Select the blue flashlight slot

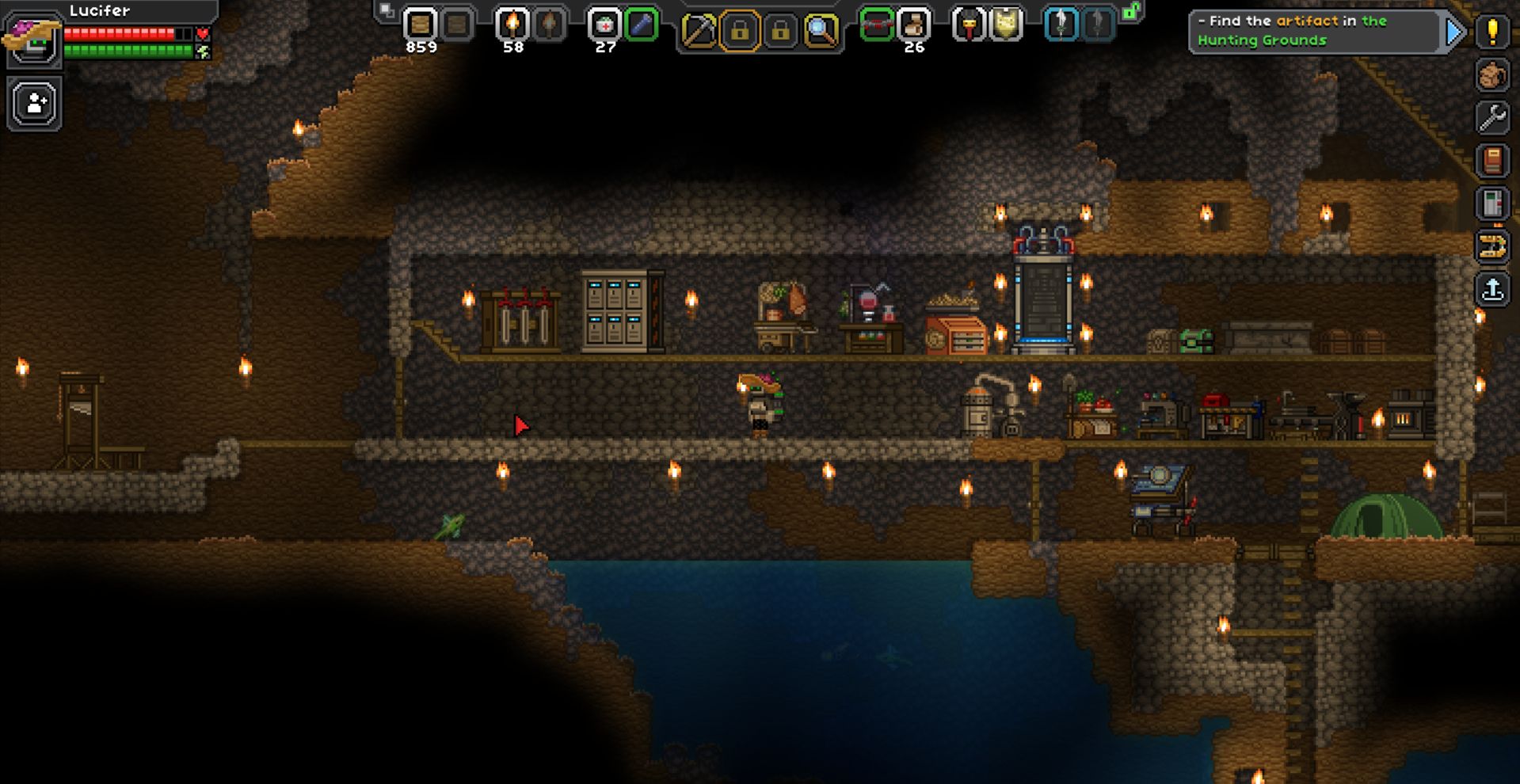(641, 25)
